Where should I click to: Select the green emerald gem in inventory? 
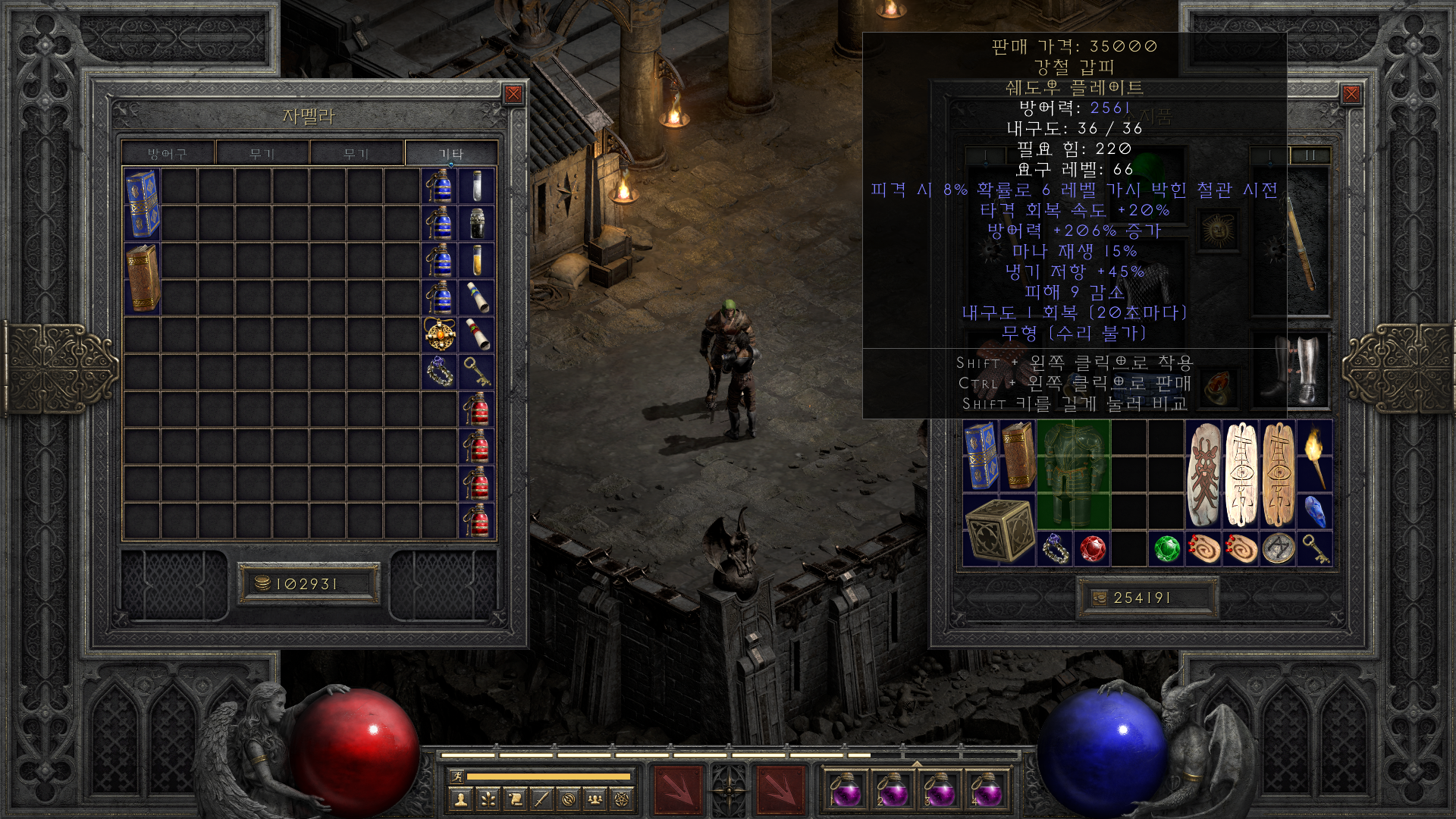[x=1166, y=548]
